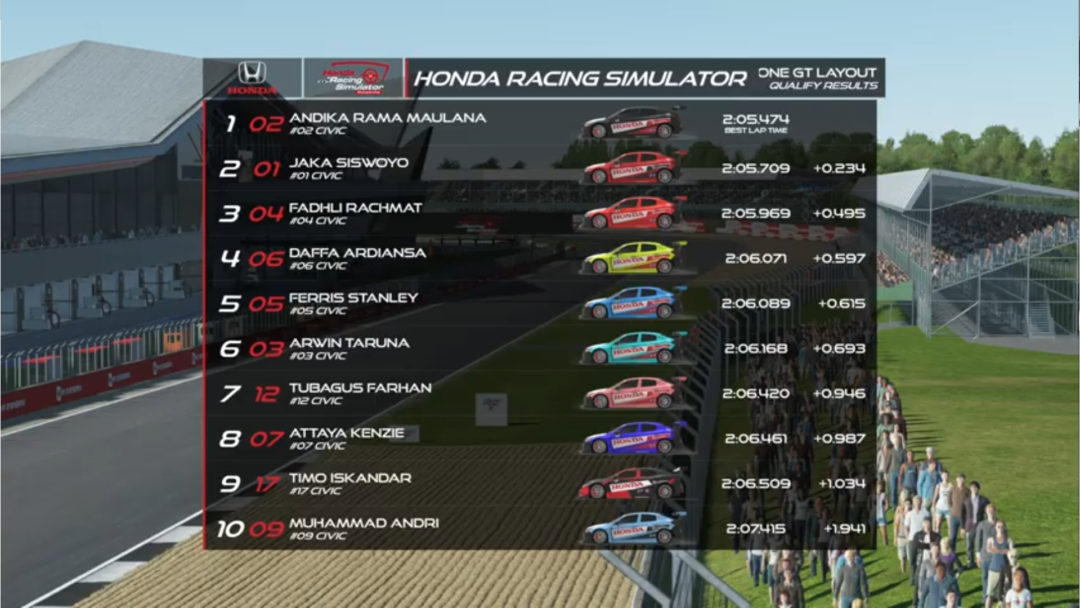This screenshot has width=1080, height=608.
Task: Click the Honda logo in the header
Action: (251, 78)
